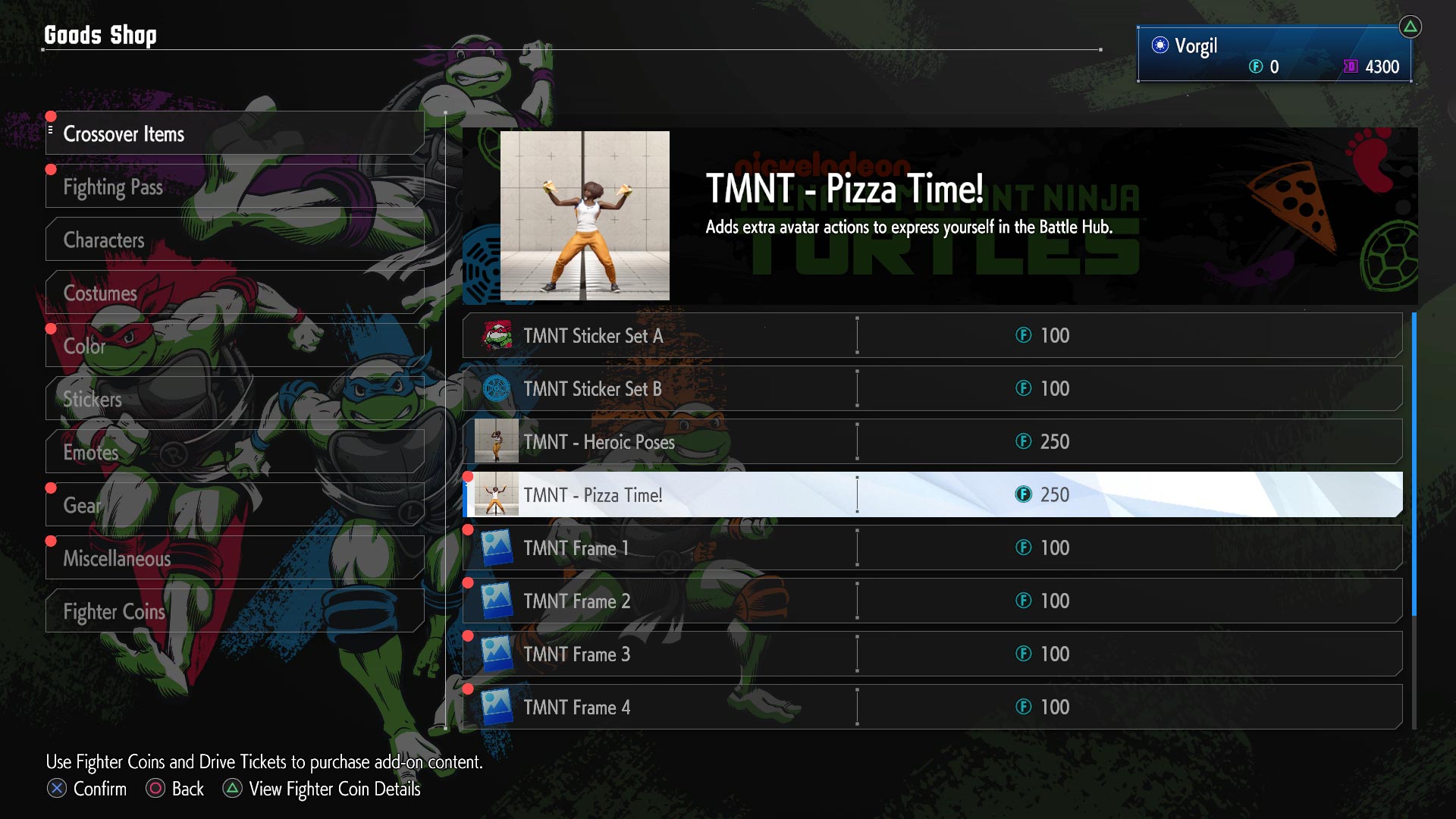1456x819 pixels.
Task: Open the Characters shop section
Action: (x=104, y=240)
